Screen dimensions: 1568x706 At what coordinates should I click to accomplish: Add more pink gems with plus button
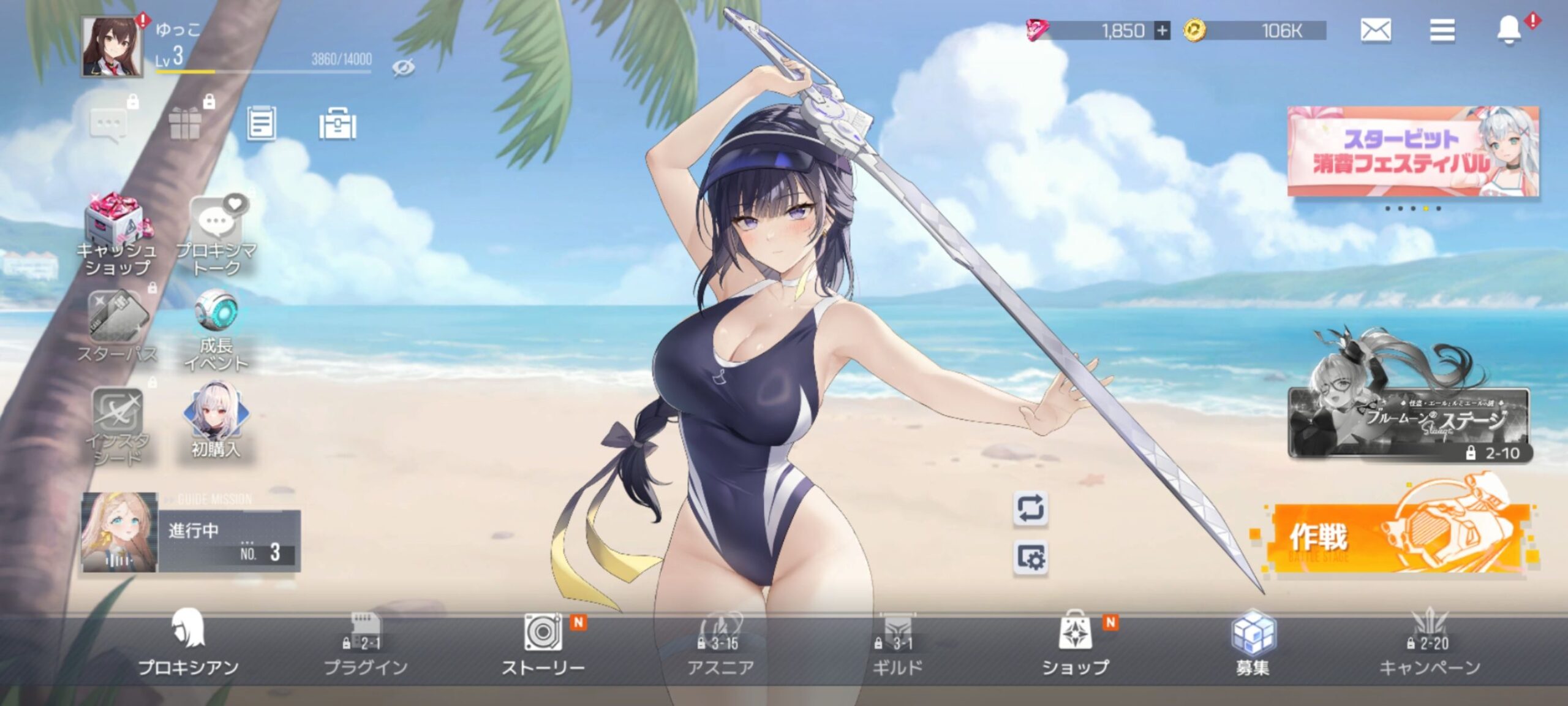pyautogui.click(x=1161, y=31)
